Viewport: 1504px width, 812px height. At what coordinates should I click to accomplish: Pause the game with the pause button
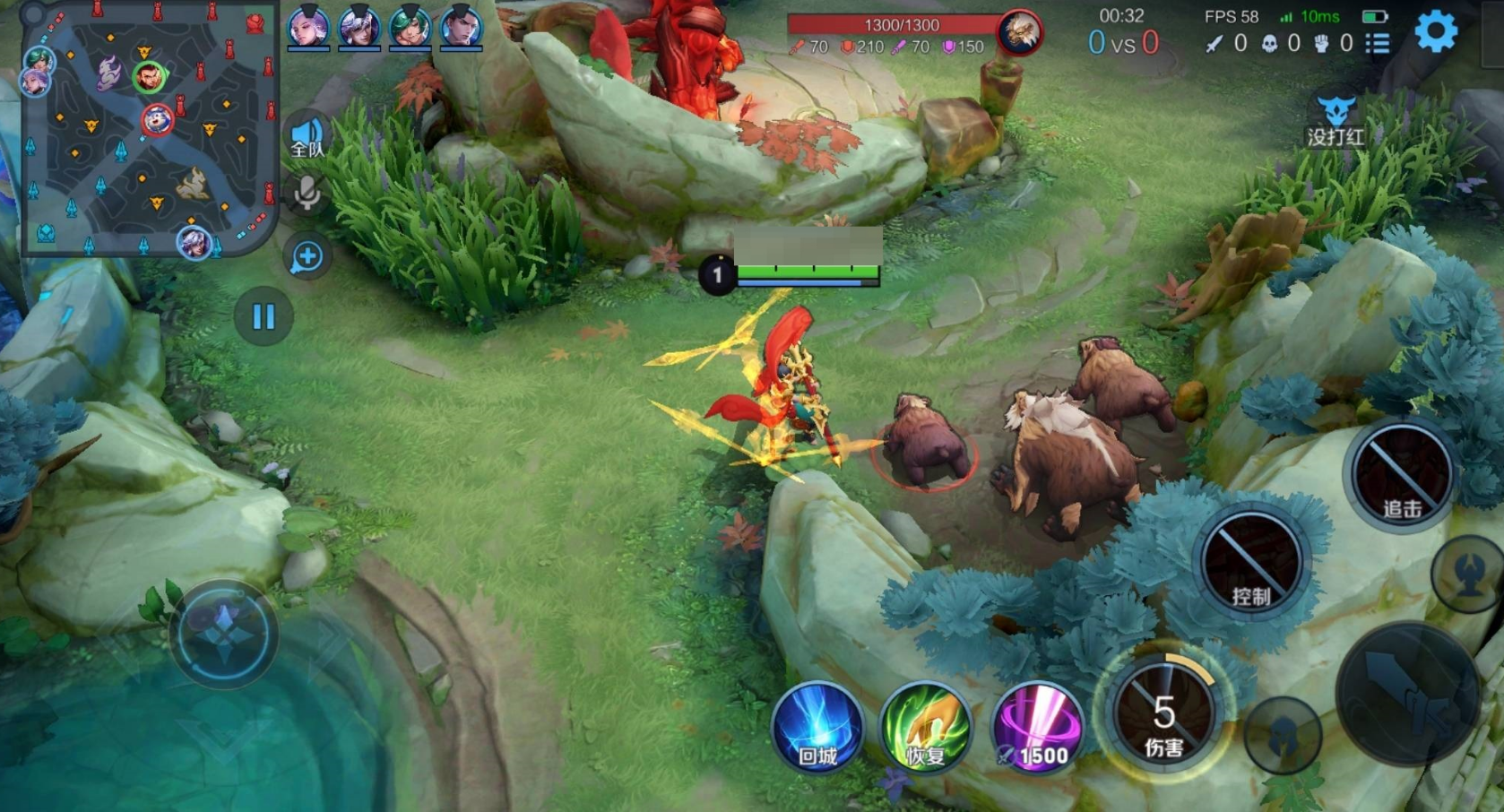[264, 316]
